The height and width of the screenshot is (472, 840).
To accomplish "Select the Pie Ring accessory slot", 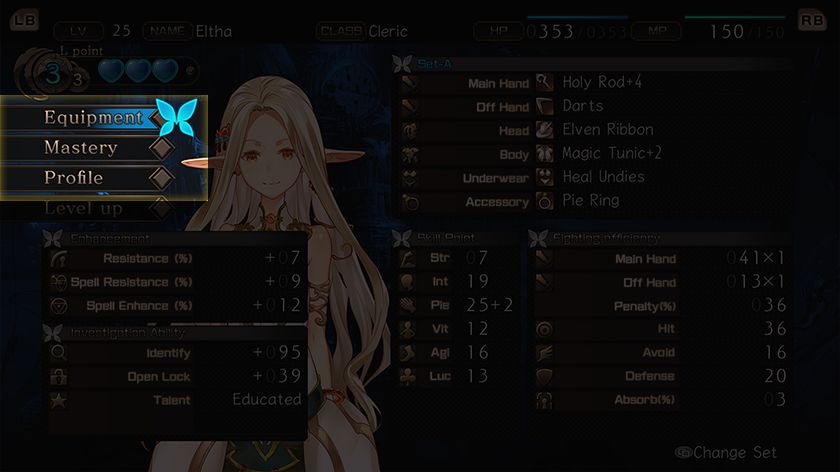I will [x=590, y=201].
